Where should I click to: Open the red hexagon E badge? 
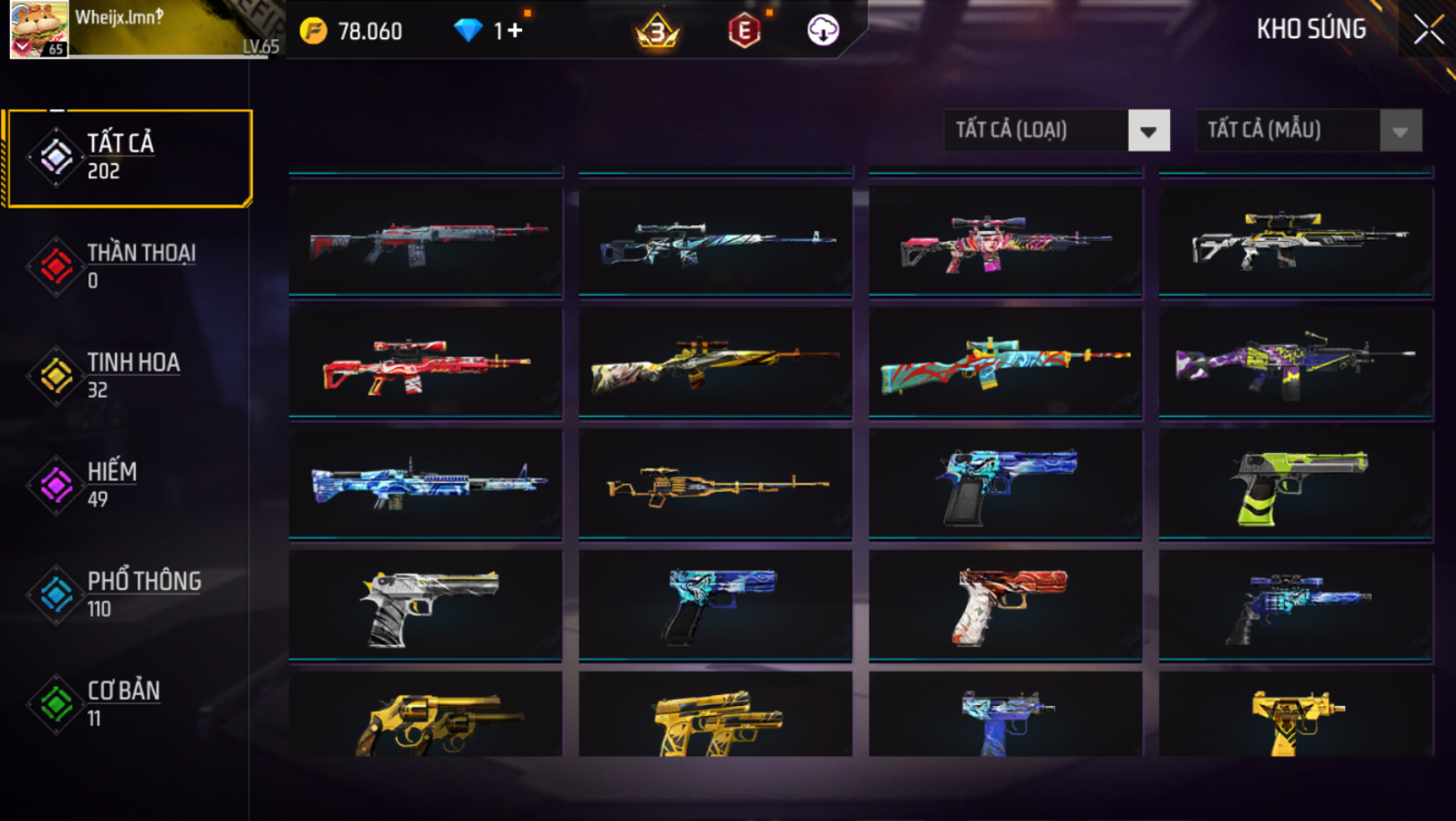pos(744,31)
